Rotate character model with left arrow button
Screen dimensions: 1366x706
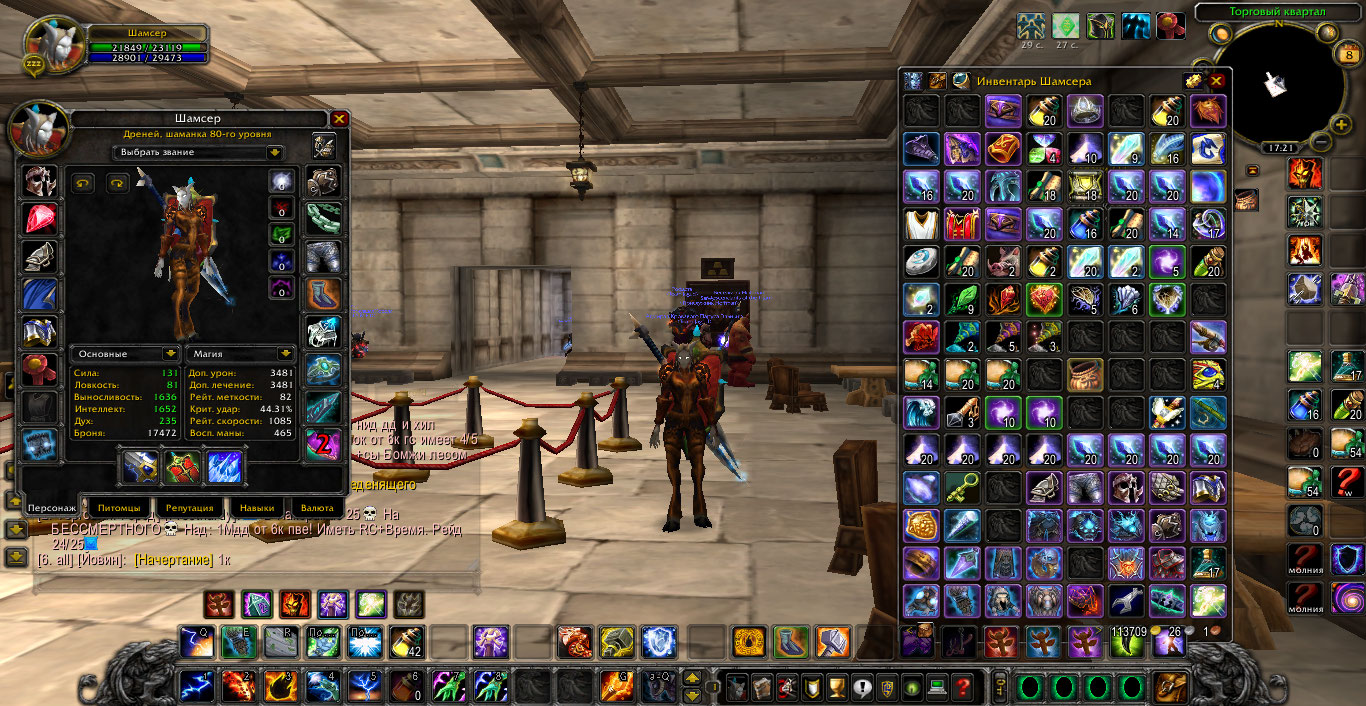click(82, 183)
